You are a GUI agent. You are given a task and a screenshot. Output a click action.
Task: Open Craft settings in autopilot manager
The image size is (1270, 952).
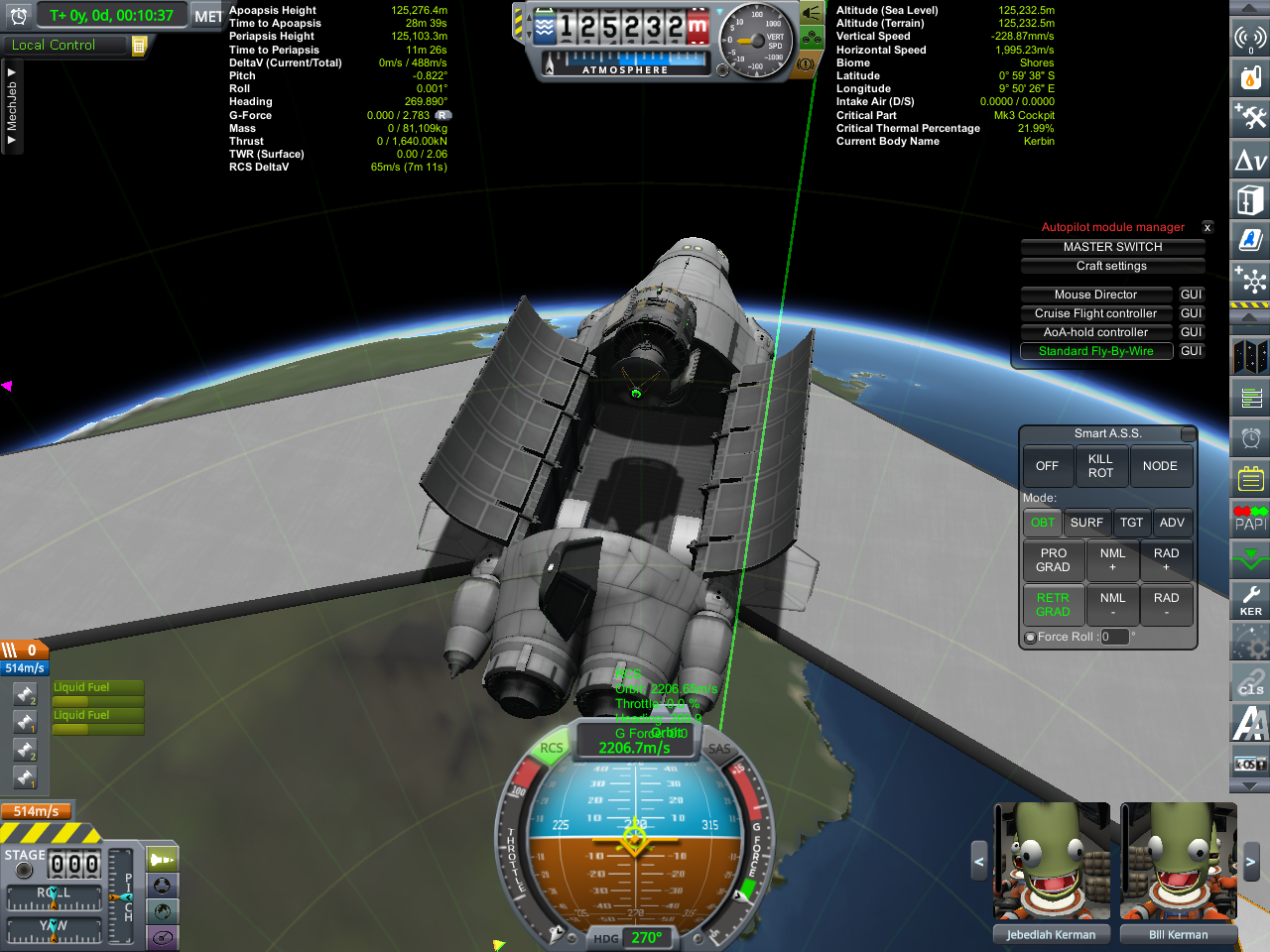[x=1112, y=266]
